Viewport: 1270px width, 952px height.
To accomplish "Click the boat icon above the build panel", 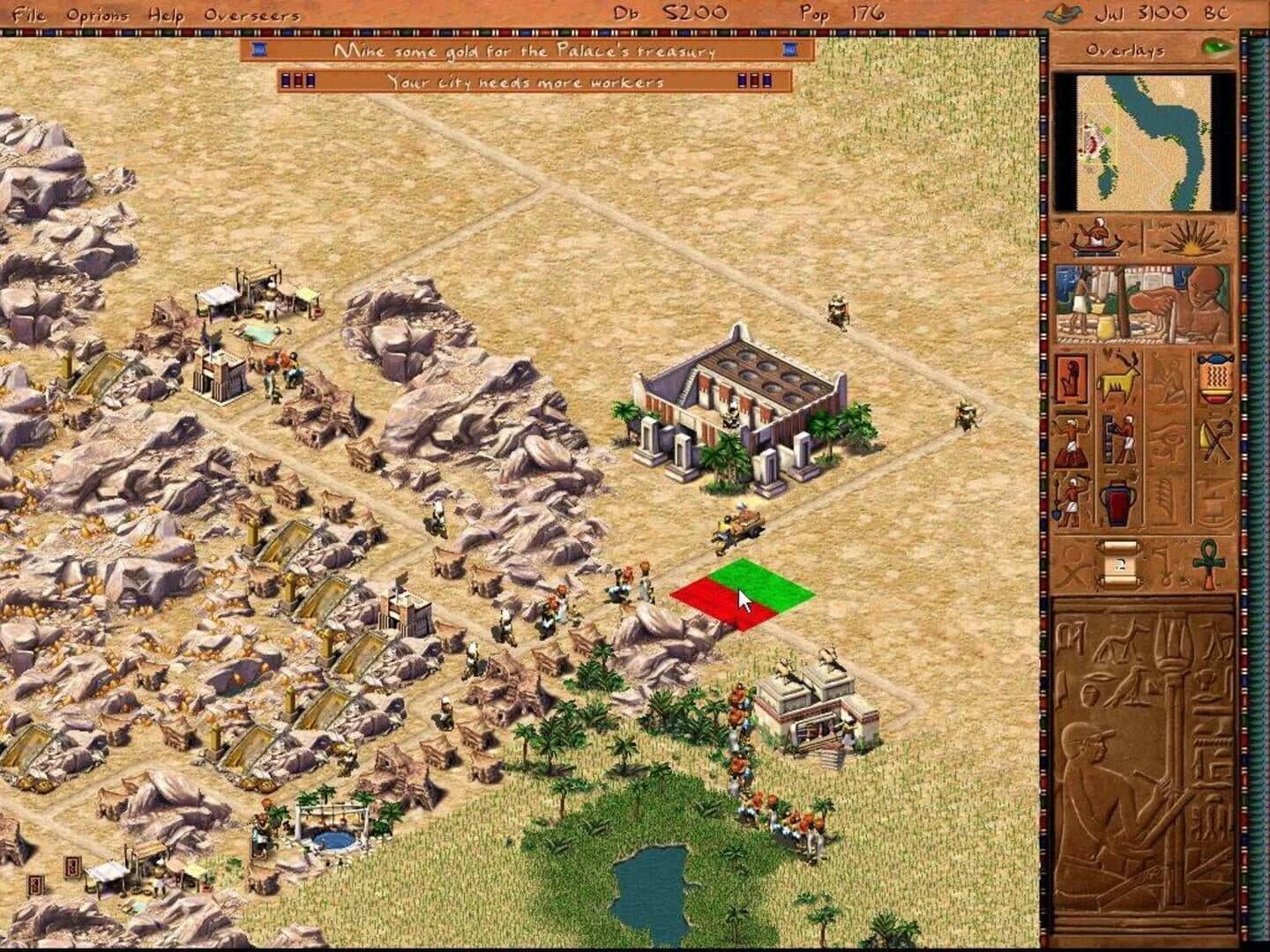I will click(x=1096, y=237).
